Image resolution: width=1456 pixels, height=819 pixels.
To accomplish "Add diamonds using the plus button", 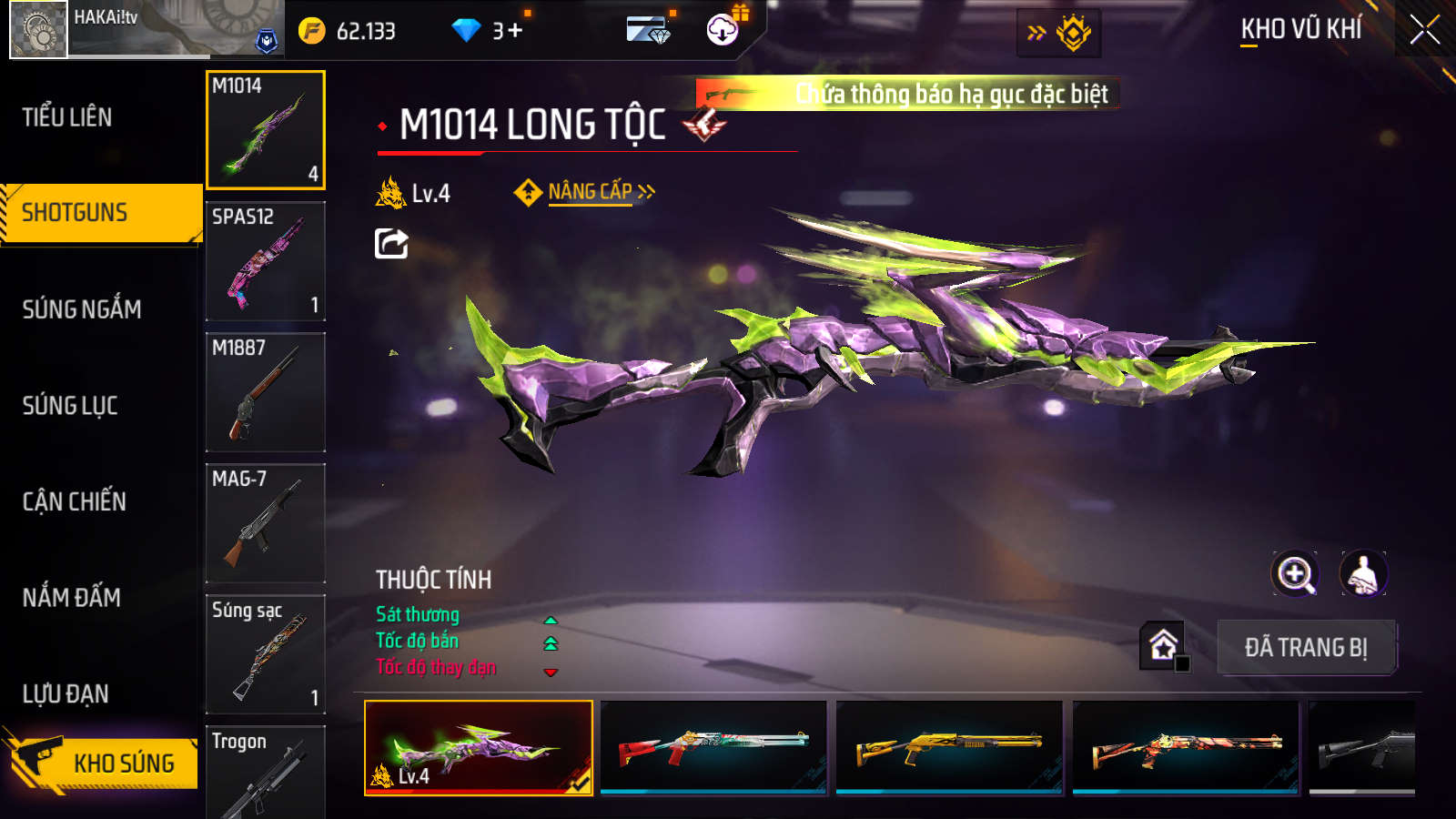I will (515, 31).
